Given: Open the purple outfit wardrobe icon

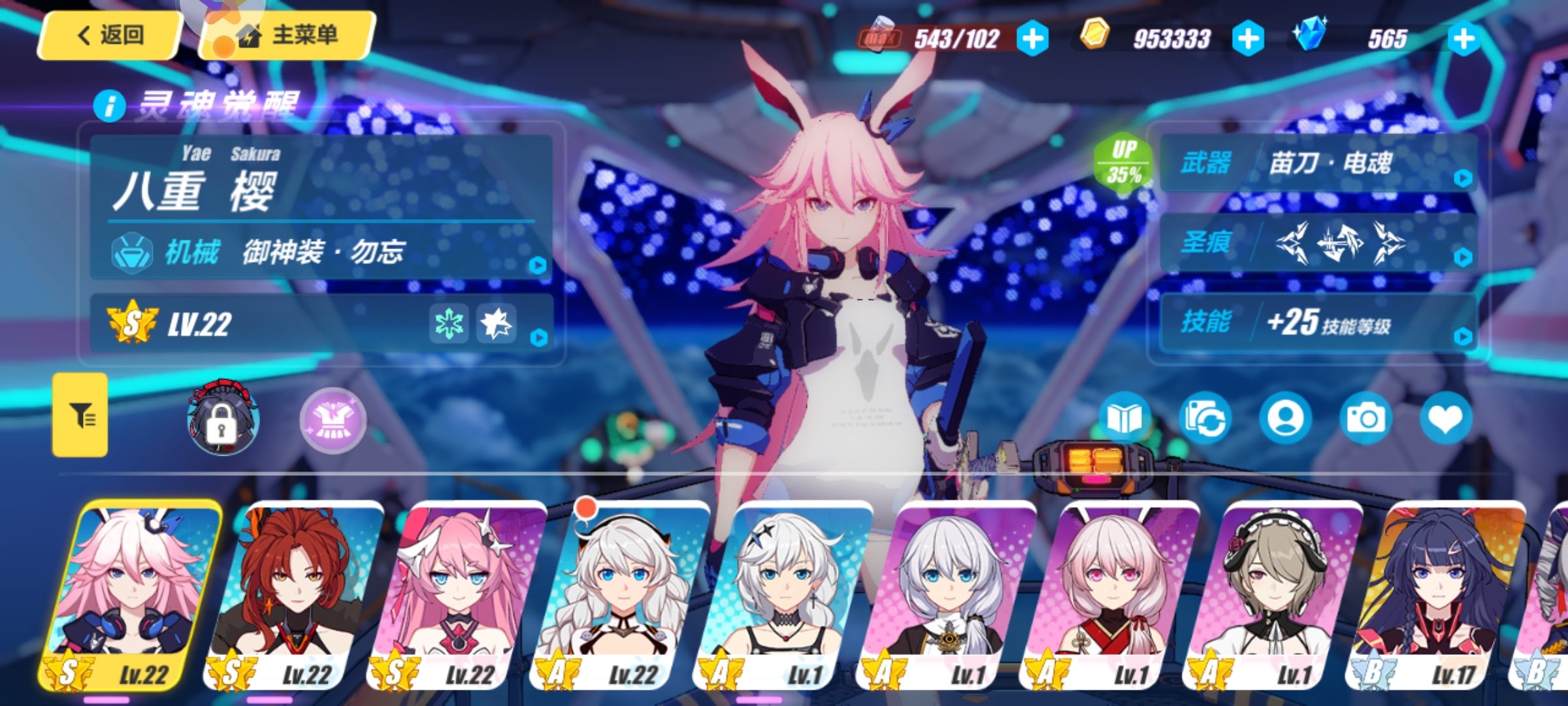Looking at the screenshot, I should pyautogui.click(x=333, y=420).
